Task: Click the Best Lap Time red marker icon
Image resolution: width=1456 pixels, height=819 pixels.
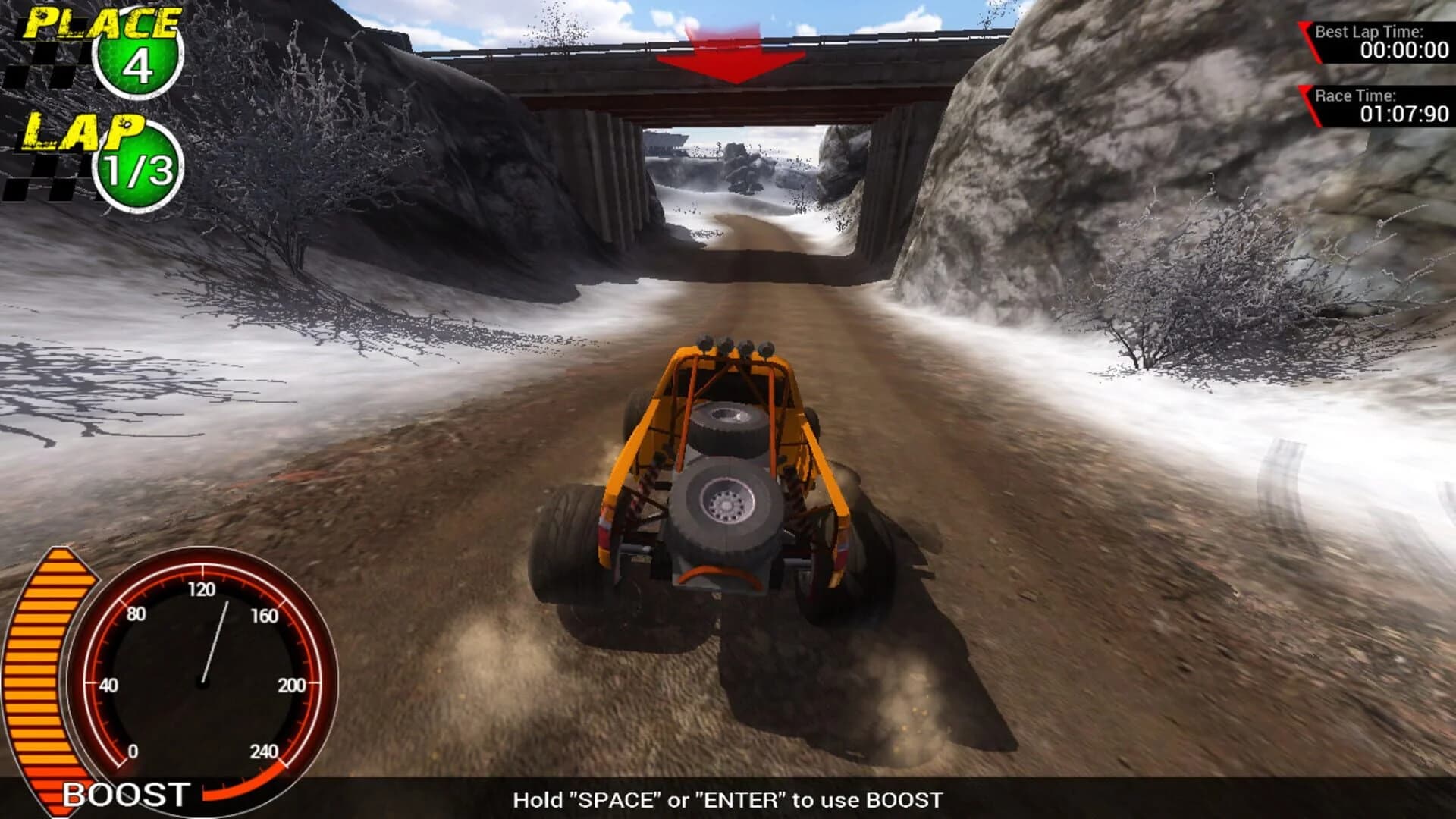Action: [1308, 42]
